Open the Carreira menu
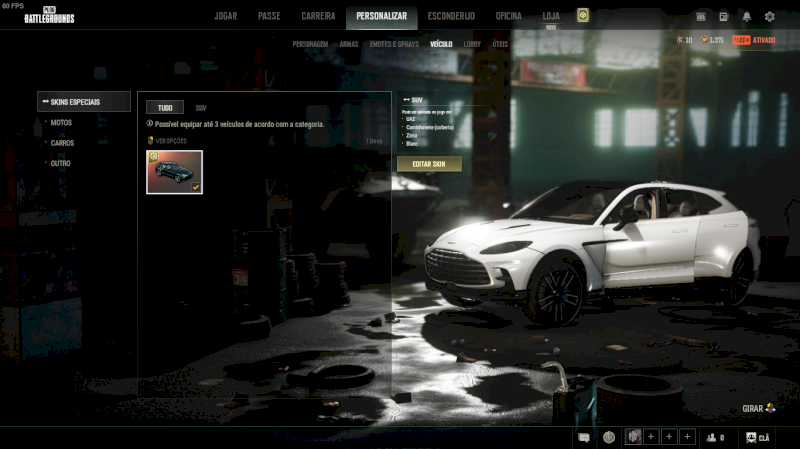The height and width of the screenshot is (449, 800). (x=318, y=16)
